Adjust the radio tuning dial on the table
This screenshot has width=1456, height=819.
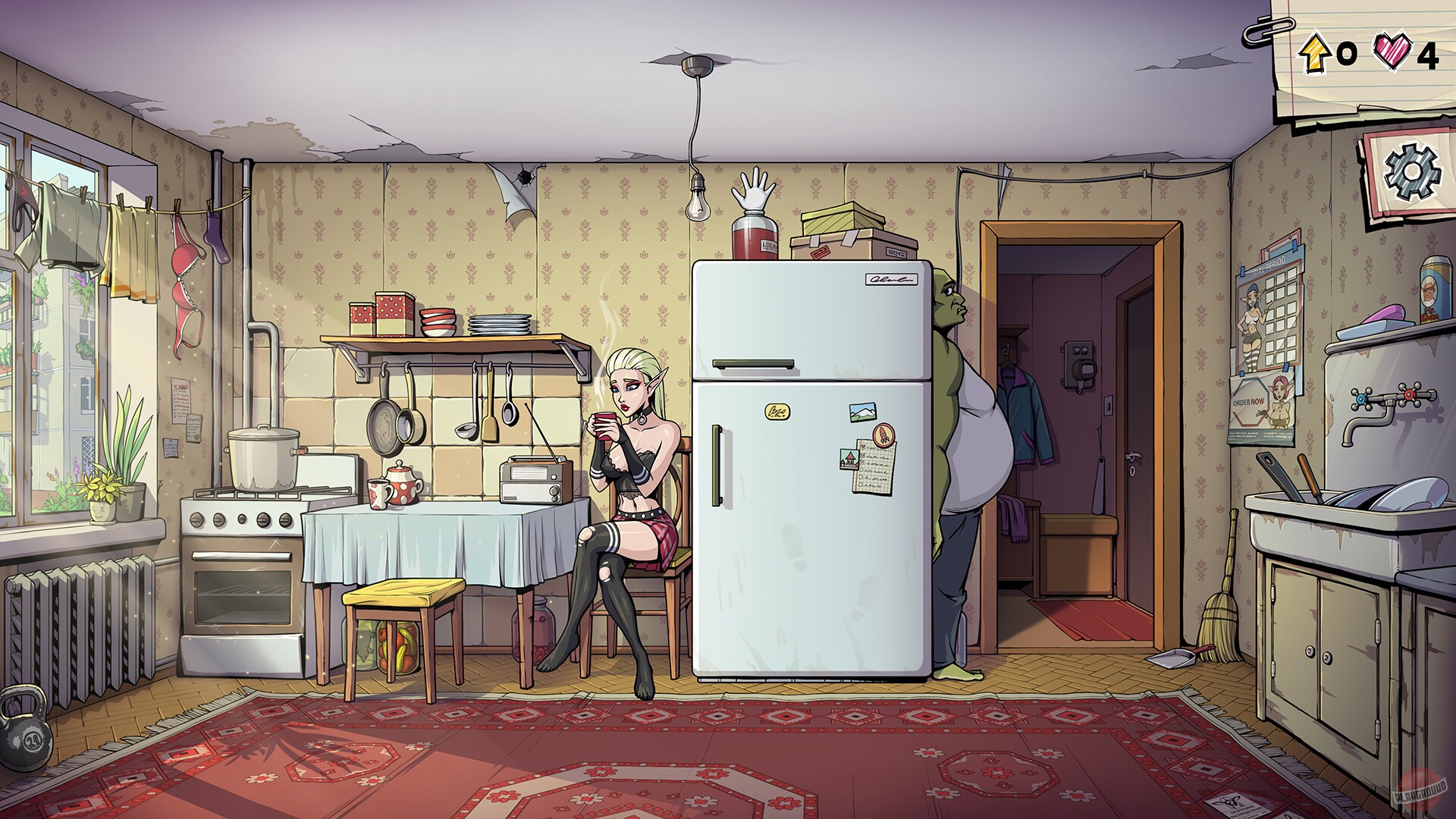tap(554, 491)
